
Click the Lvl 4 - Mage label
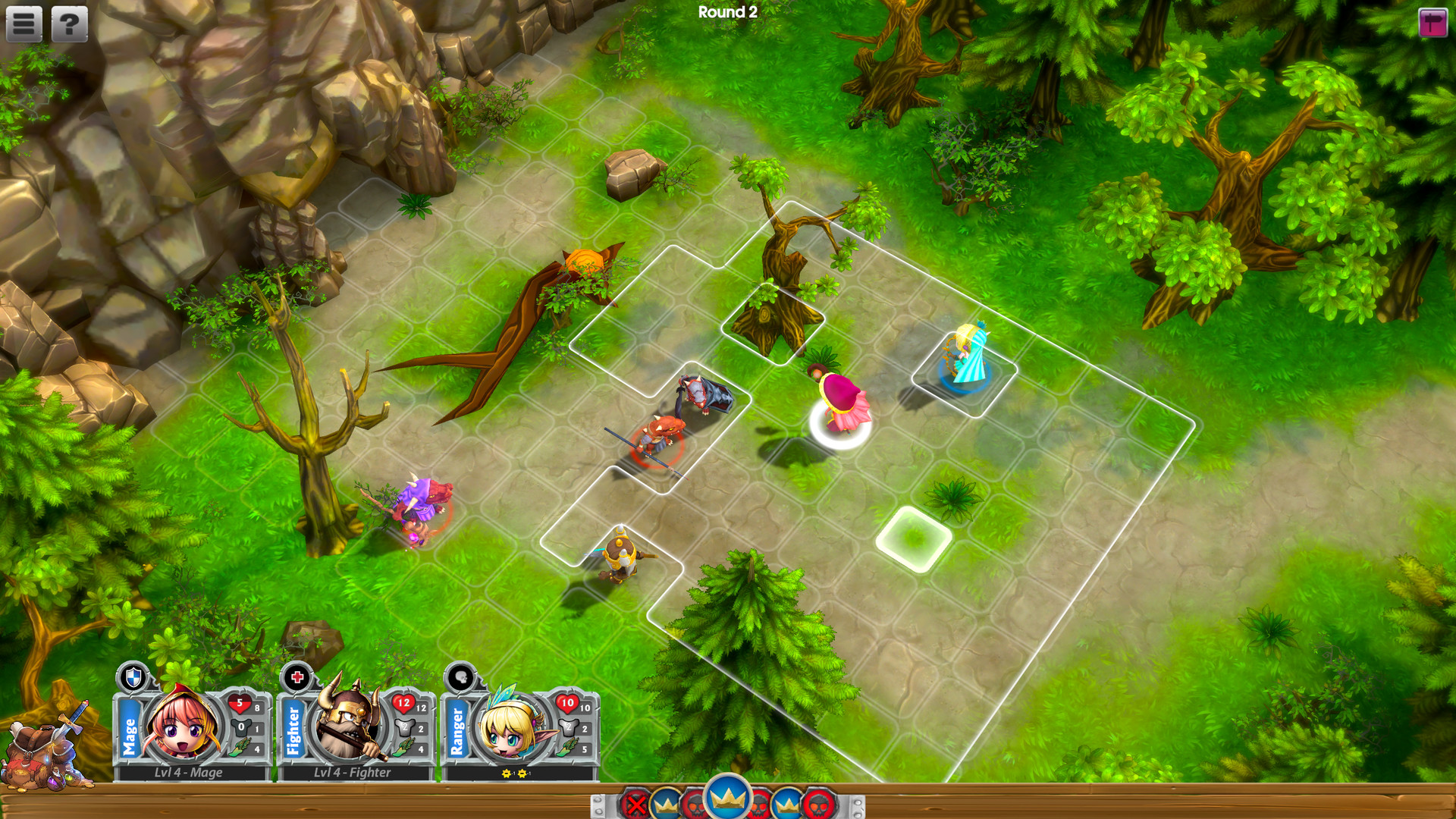click(189, 772)
